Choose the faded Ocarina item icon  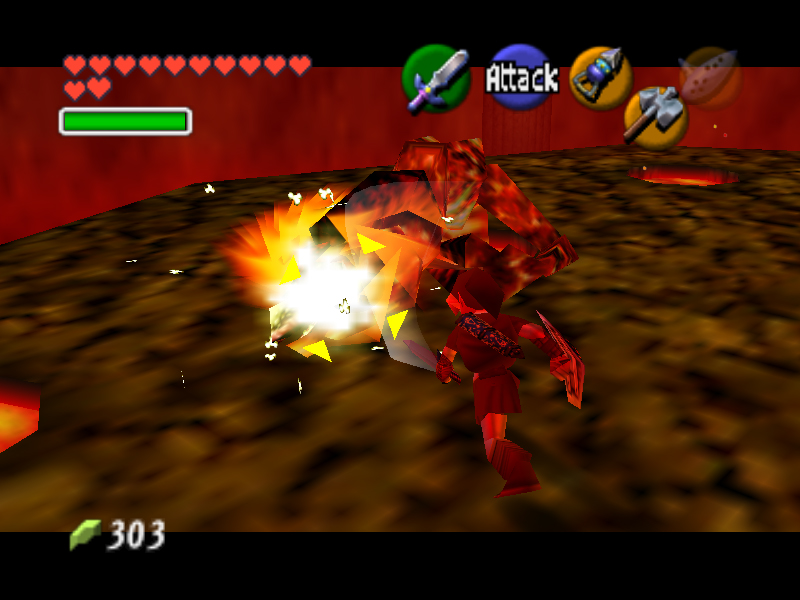point(710,75)
